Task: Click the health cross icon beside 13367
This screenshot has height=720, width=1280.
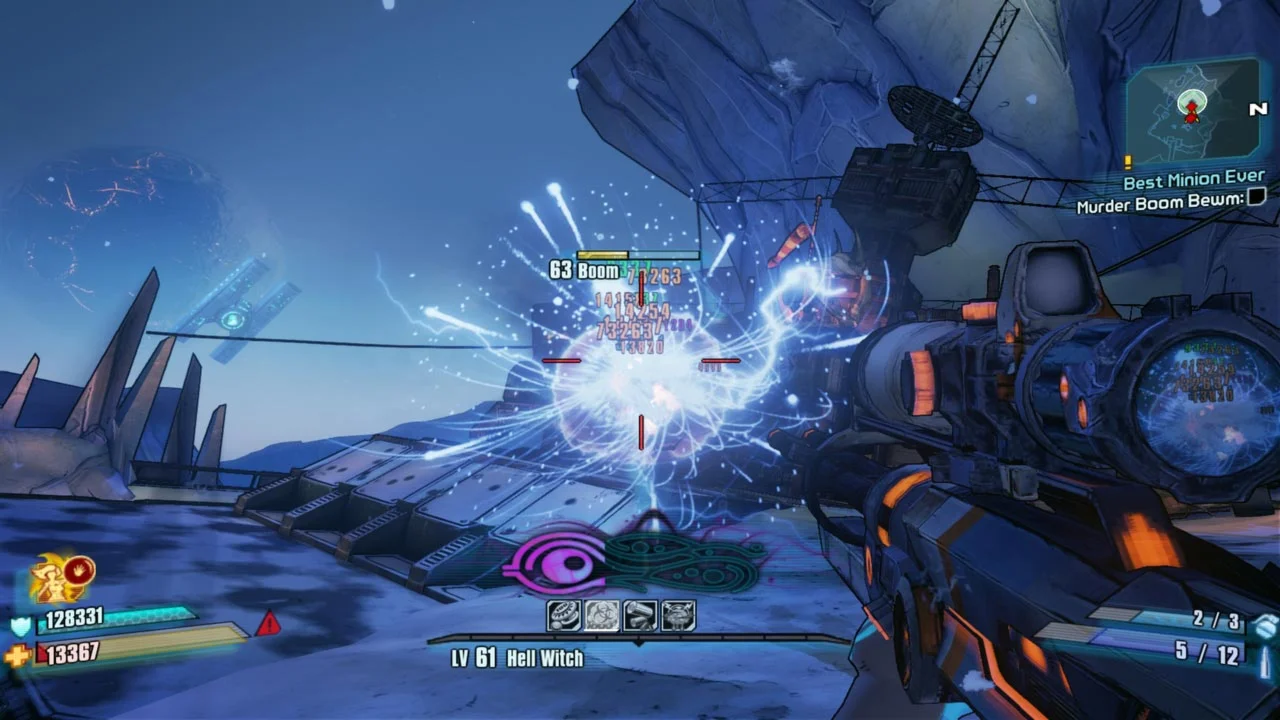Action: 18,652
